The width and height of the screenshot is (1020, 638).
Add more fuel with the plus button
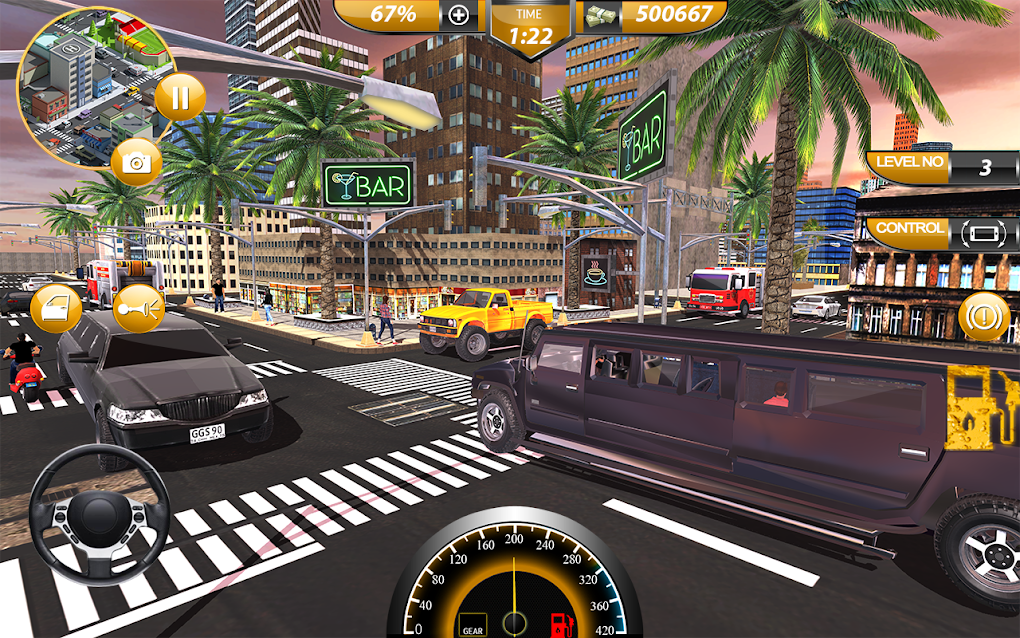[x=459, y=15]
